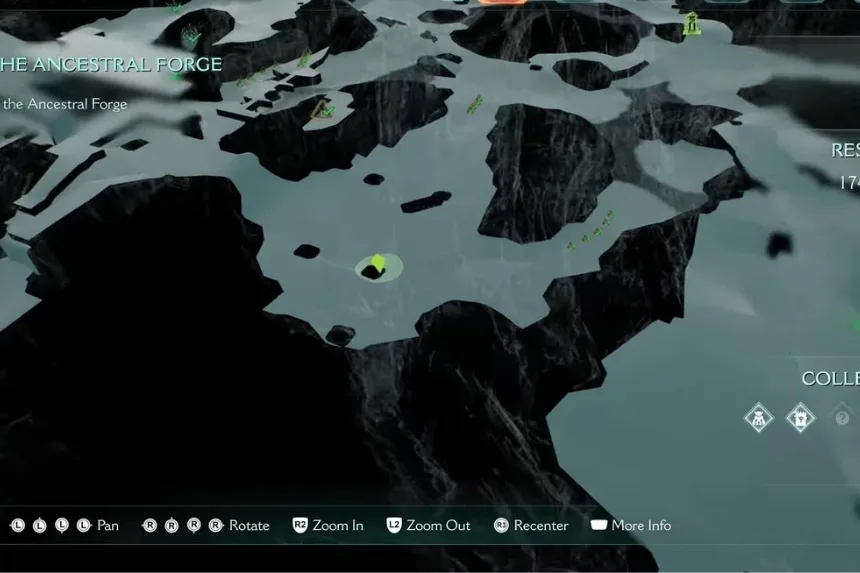Select the tower collectible icon
860x573 pixels.
point(800,417)
